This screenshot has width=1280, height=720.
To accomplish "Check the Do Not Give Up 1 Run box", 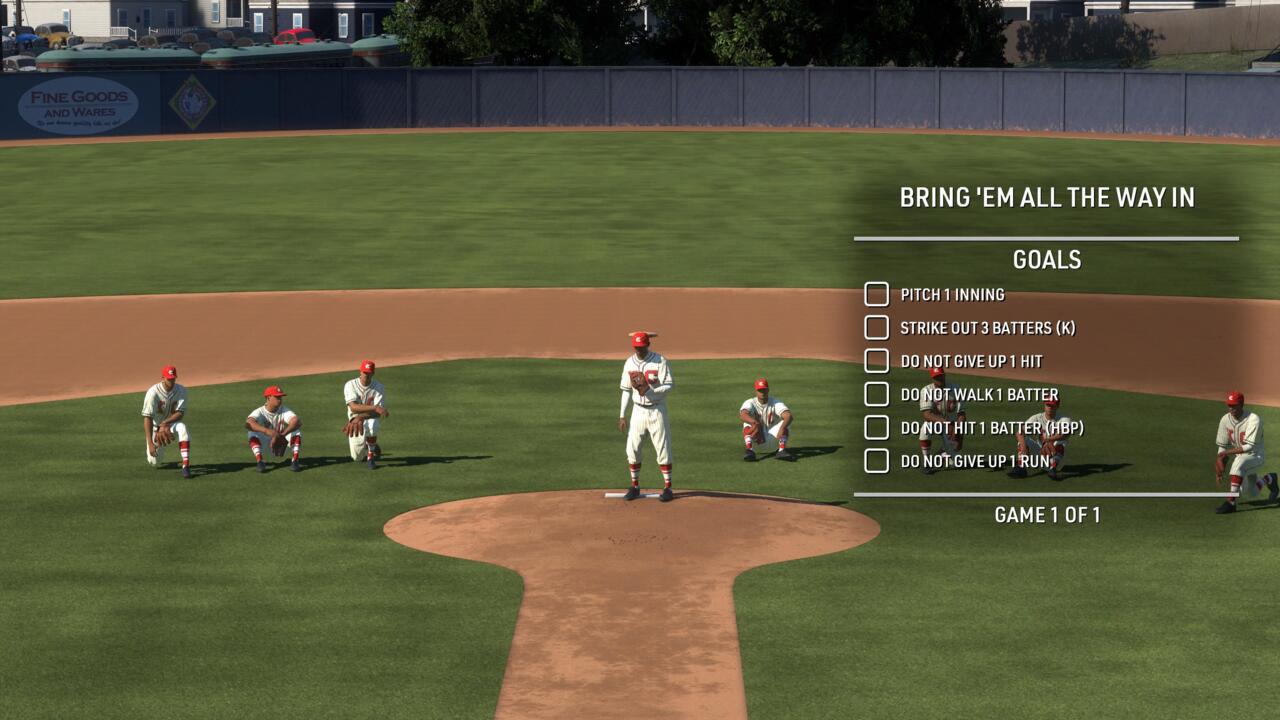I will coord(876,461).
